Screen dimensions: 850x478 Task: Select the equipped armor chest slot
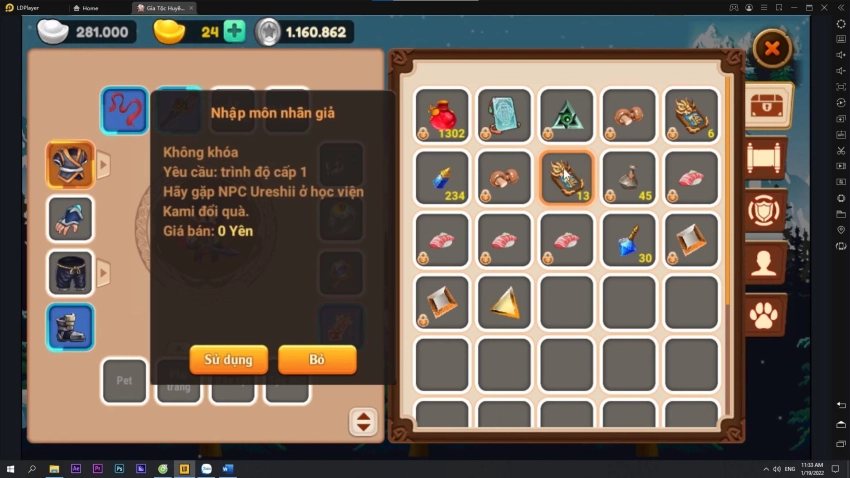pos(70,165)
